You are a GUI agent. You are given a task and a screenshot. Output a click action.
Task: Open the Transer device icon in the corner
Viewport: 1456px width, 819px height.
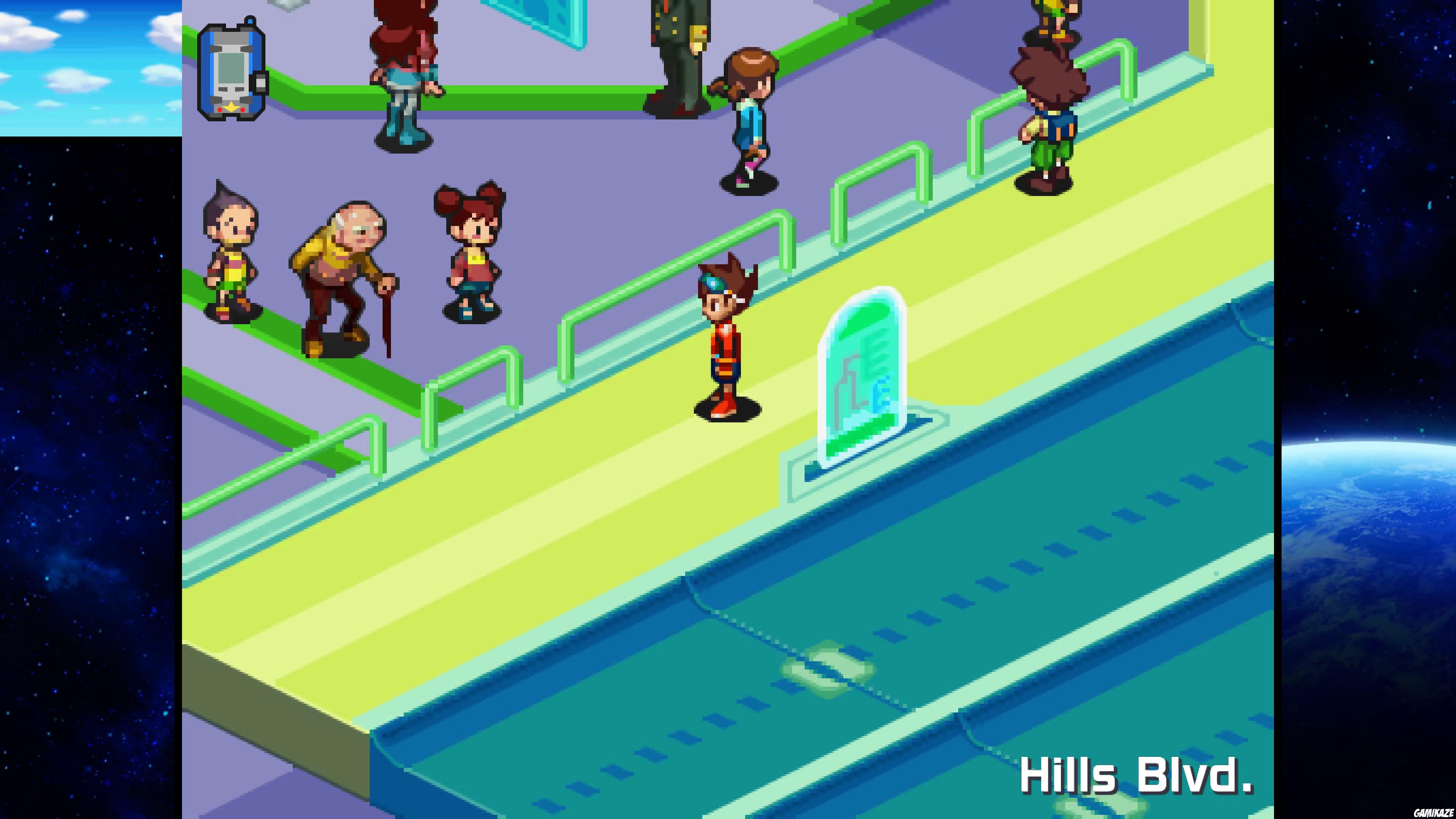pos(232,68)
